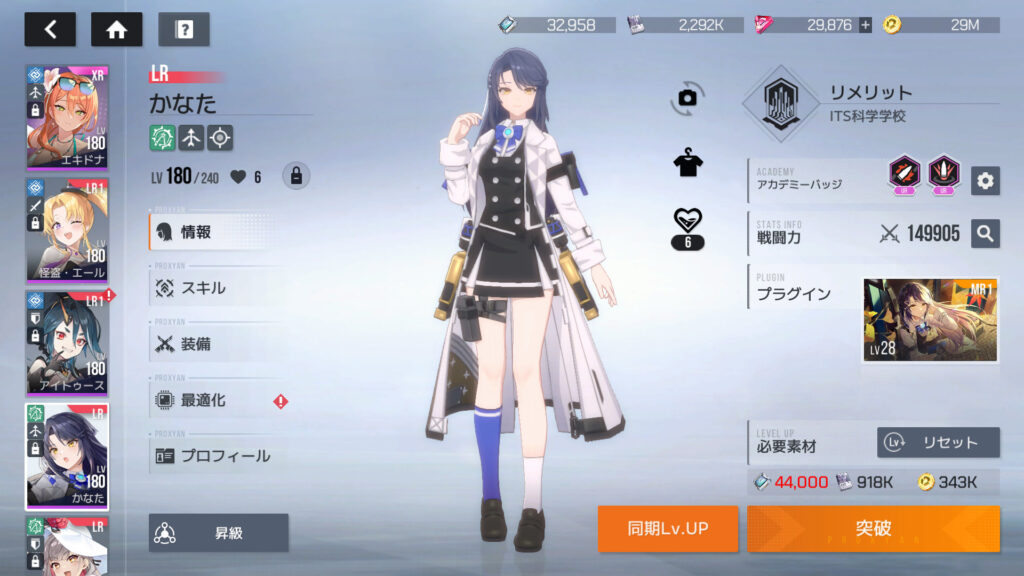
Task: Open the costume shirt icon
Action: (688, 164)
